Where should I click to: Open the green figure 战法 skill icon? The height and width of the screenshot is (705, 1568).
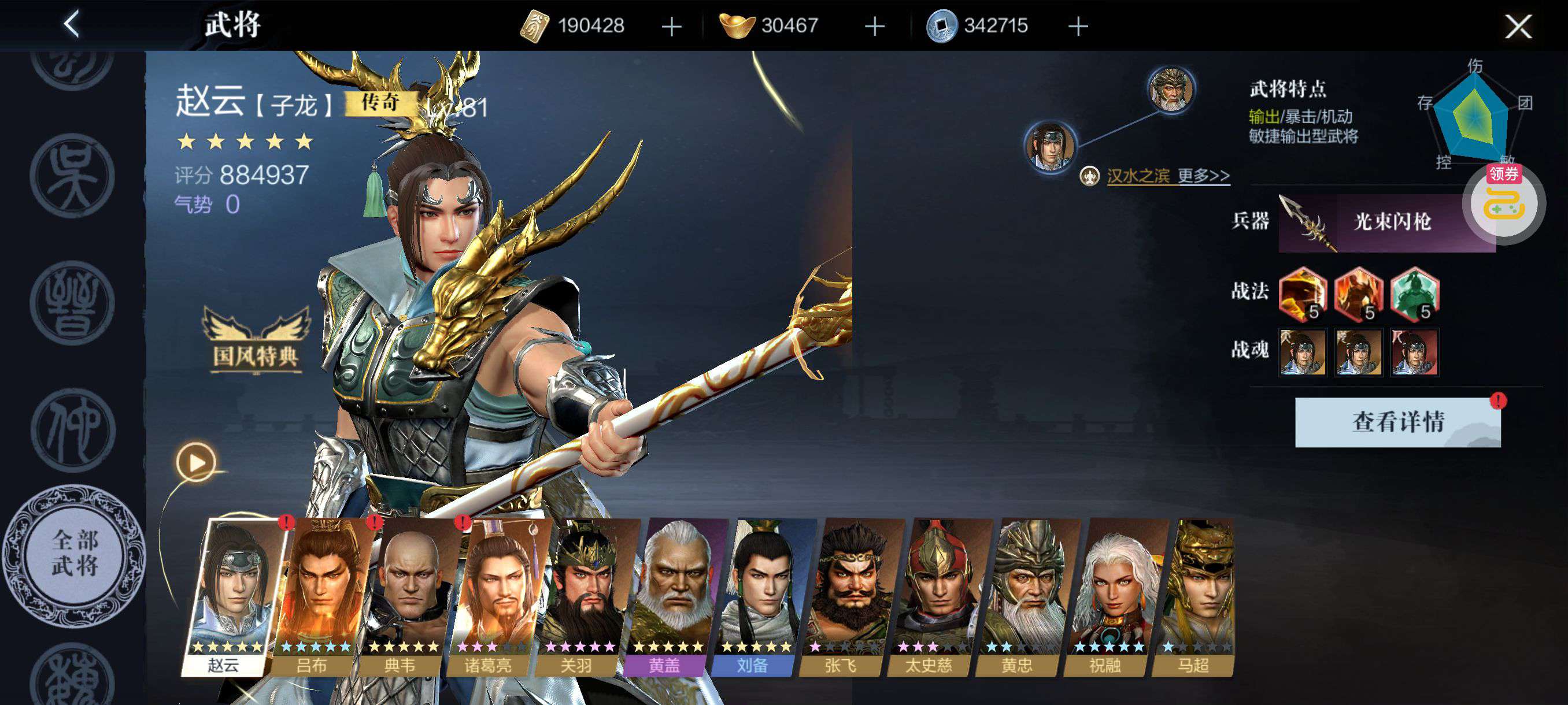click(1415, 294)
